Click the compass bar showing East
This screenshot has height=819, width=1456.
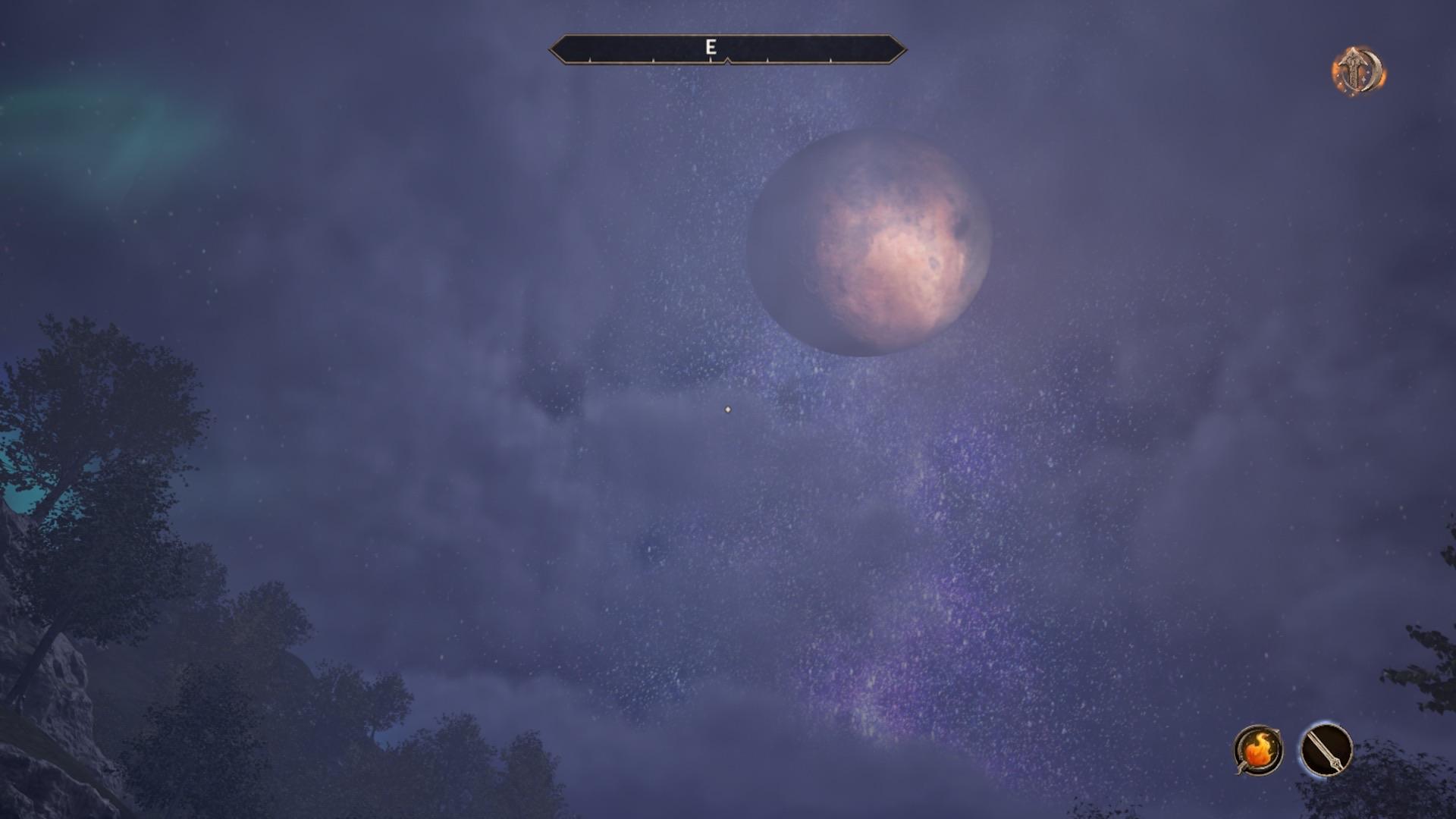[x=727, y=49]
